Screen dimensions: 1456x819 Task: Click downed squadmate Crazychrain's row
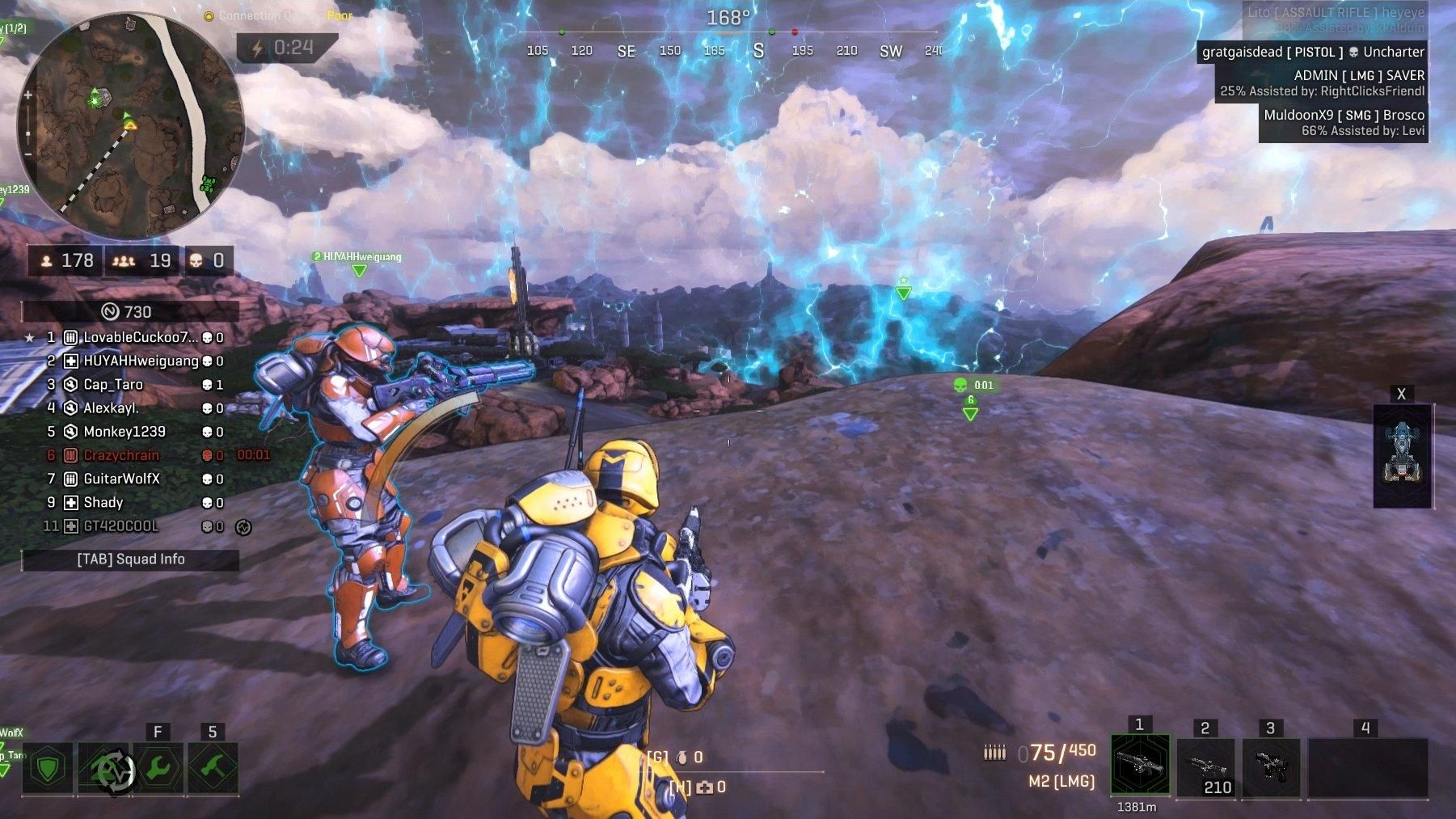pyautogui.click(x=121, y=455)
